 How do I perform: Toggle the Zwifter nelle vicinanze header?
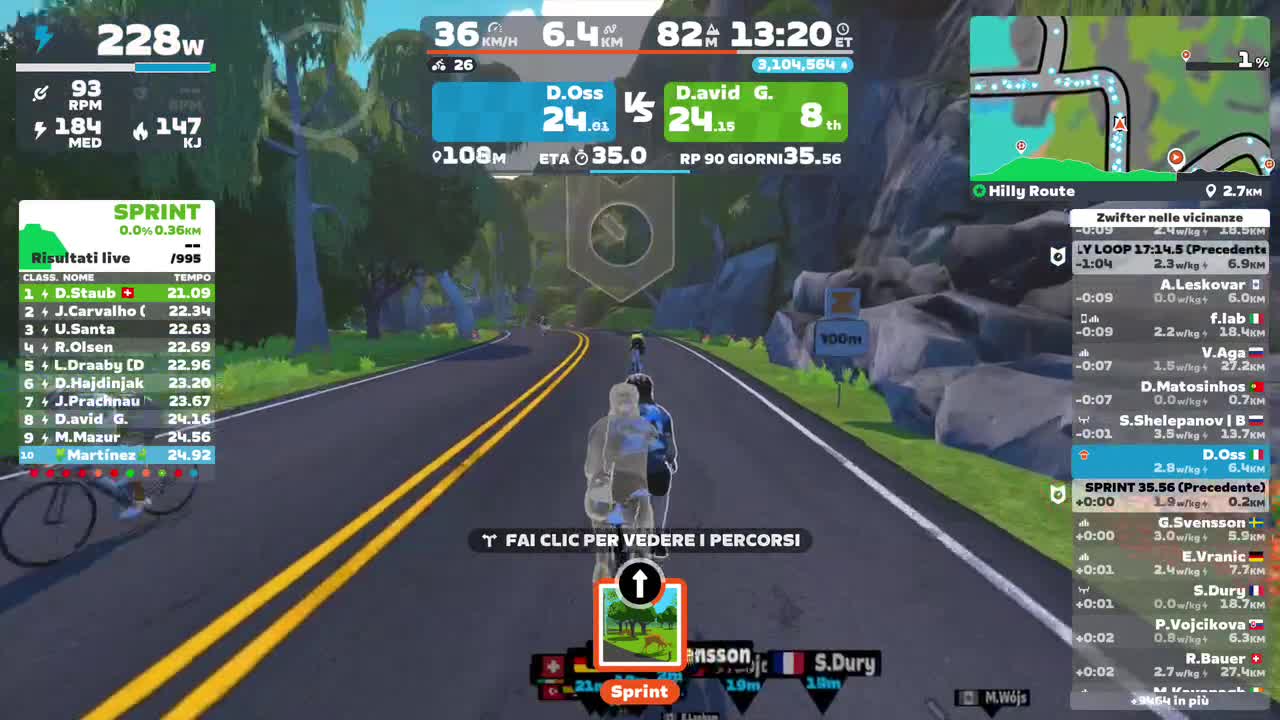(x=1170, y=217)
